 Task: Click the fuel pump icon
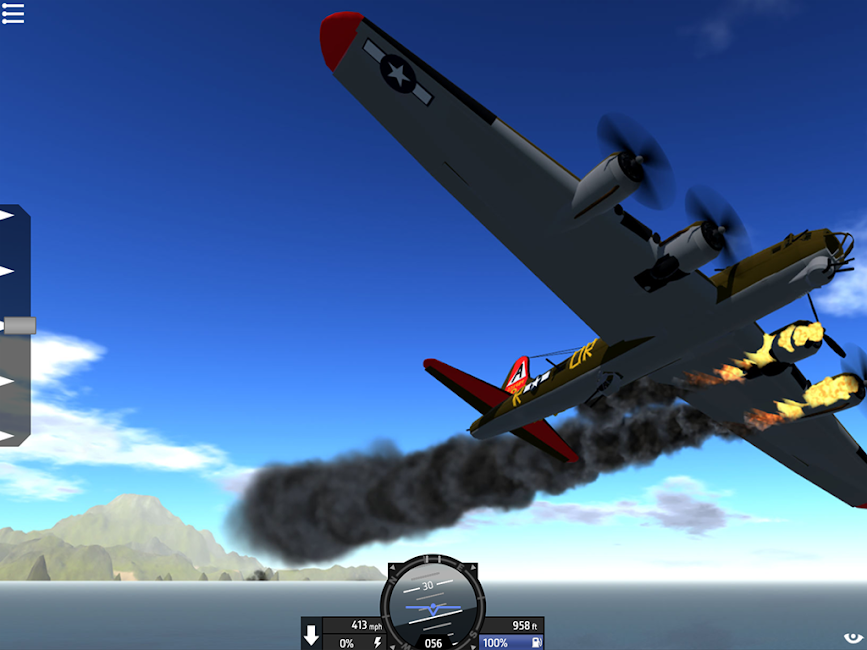(x=536, y=642)
